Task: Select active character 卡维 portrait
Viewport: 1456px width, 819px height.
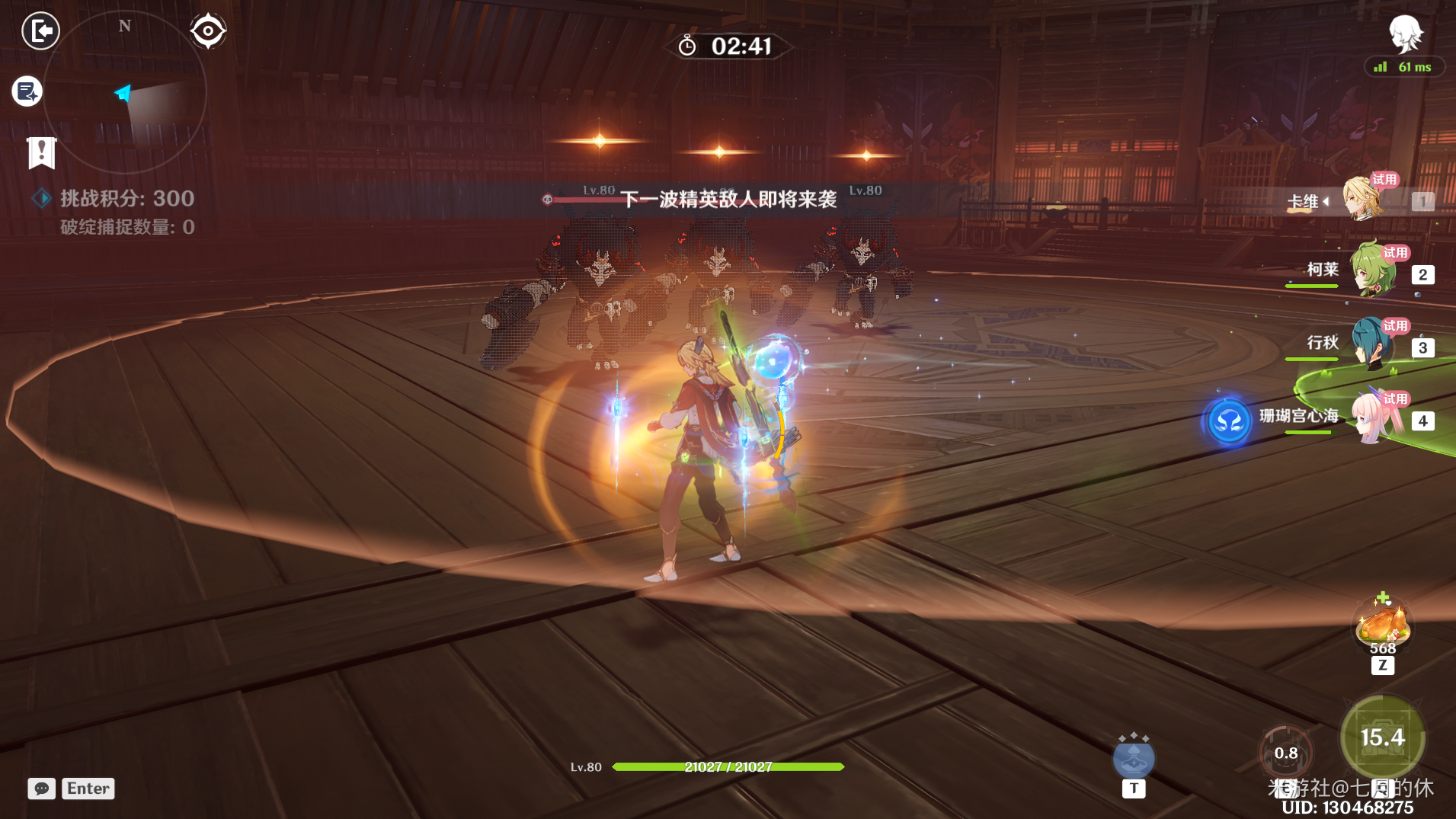Action: click(x=1364, y=199)
